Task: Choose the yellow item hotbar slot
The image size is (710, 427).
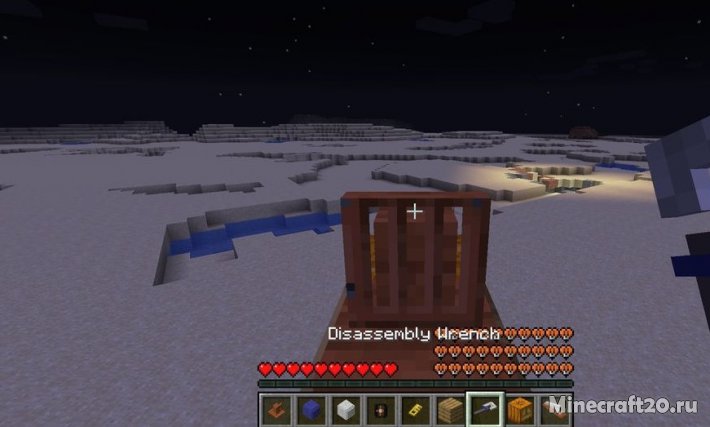Action: point(413,408)
